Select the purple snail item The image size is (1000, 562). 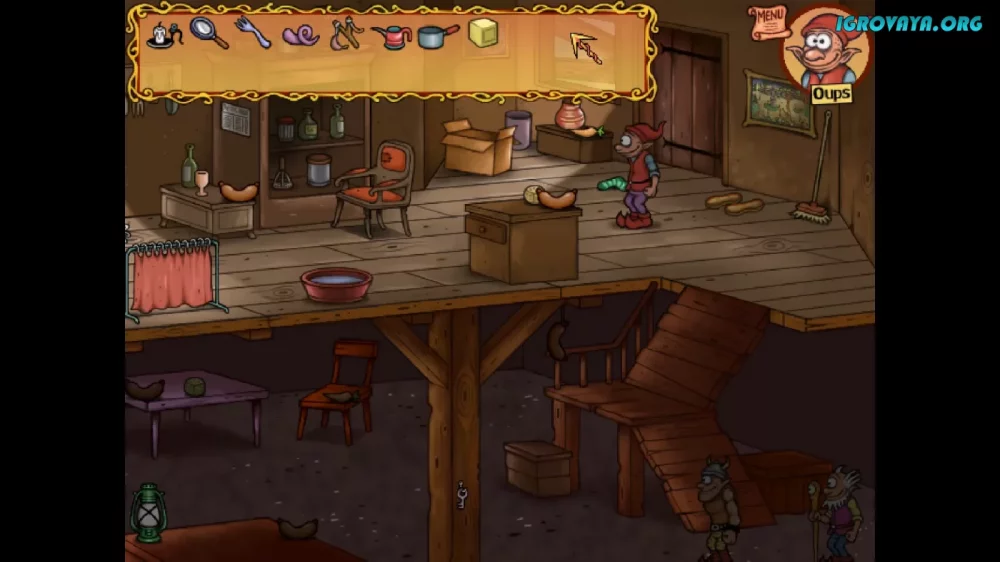pos(300,36)
